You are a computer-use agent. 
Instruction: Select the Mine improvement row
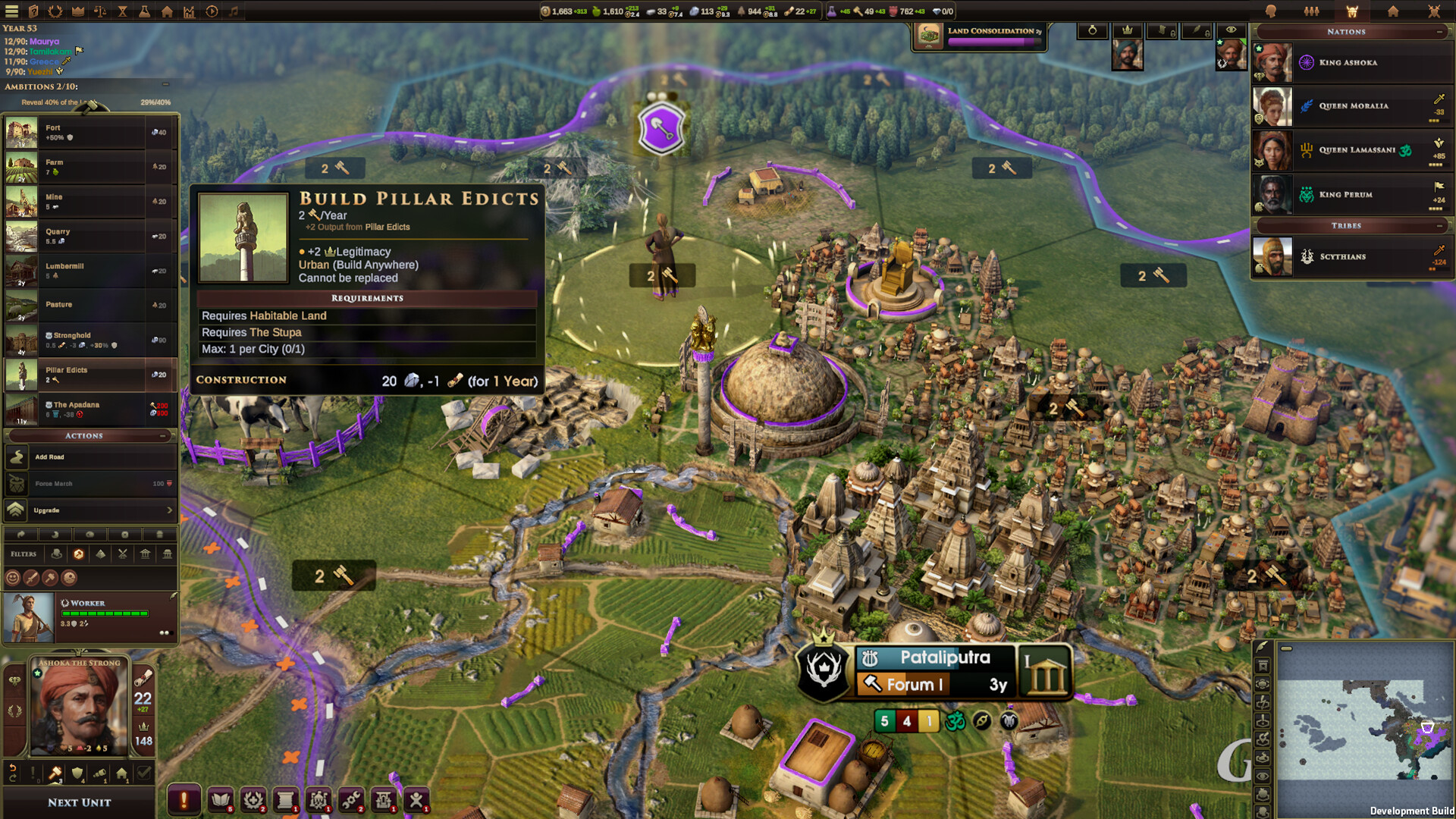click(89, 202)
